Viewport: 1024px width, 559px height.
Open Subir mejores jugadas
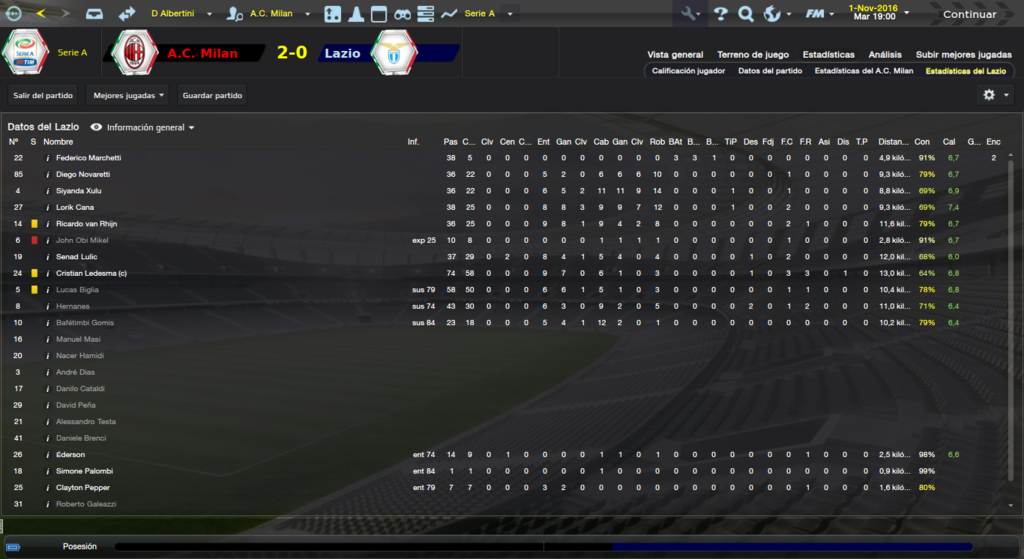(964, 54)
